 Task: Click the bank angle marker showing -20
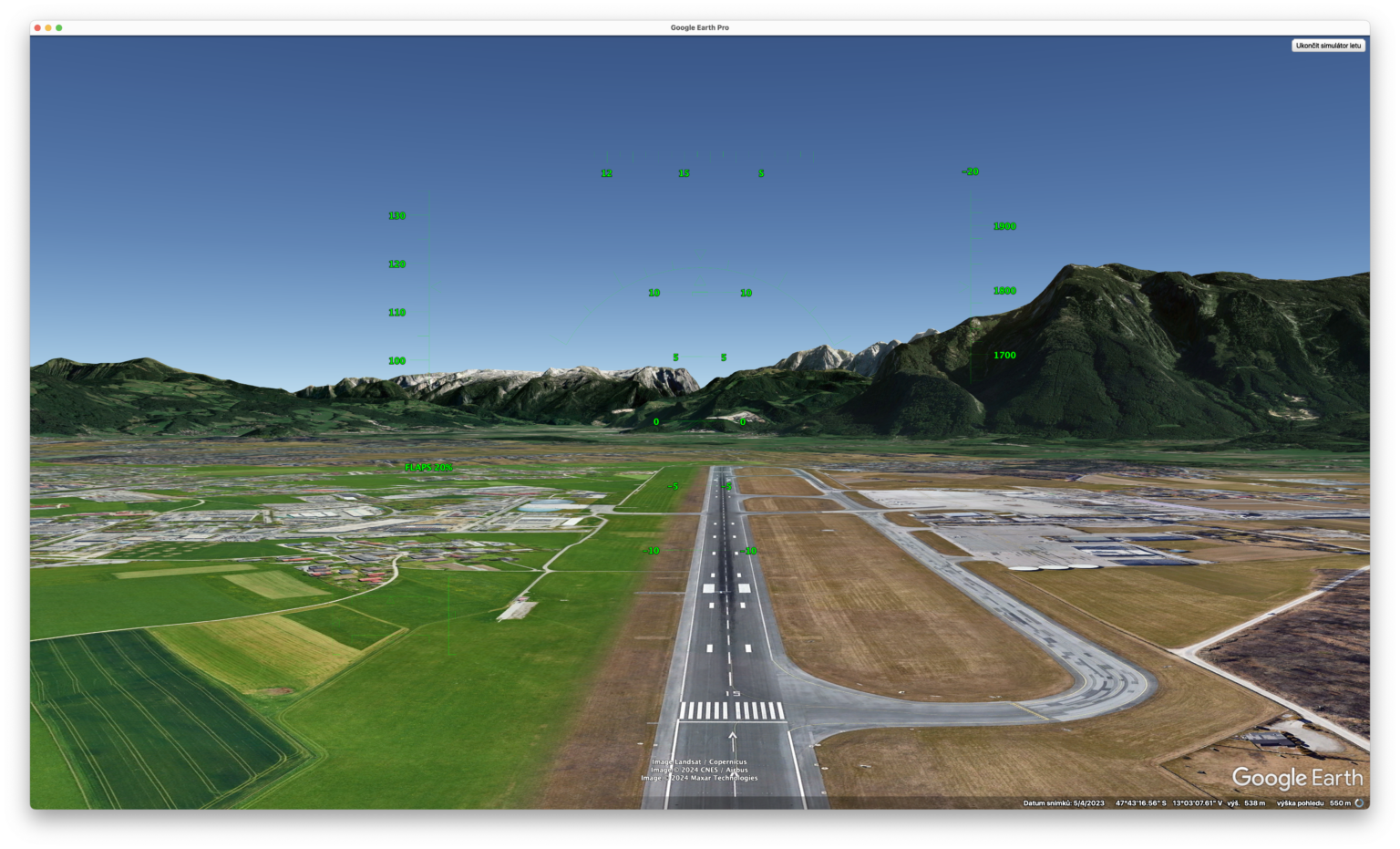point(969,171)
